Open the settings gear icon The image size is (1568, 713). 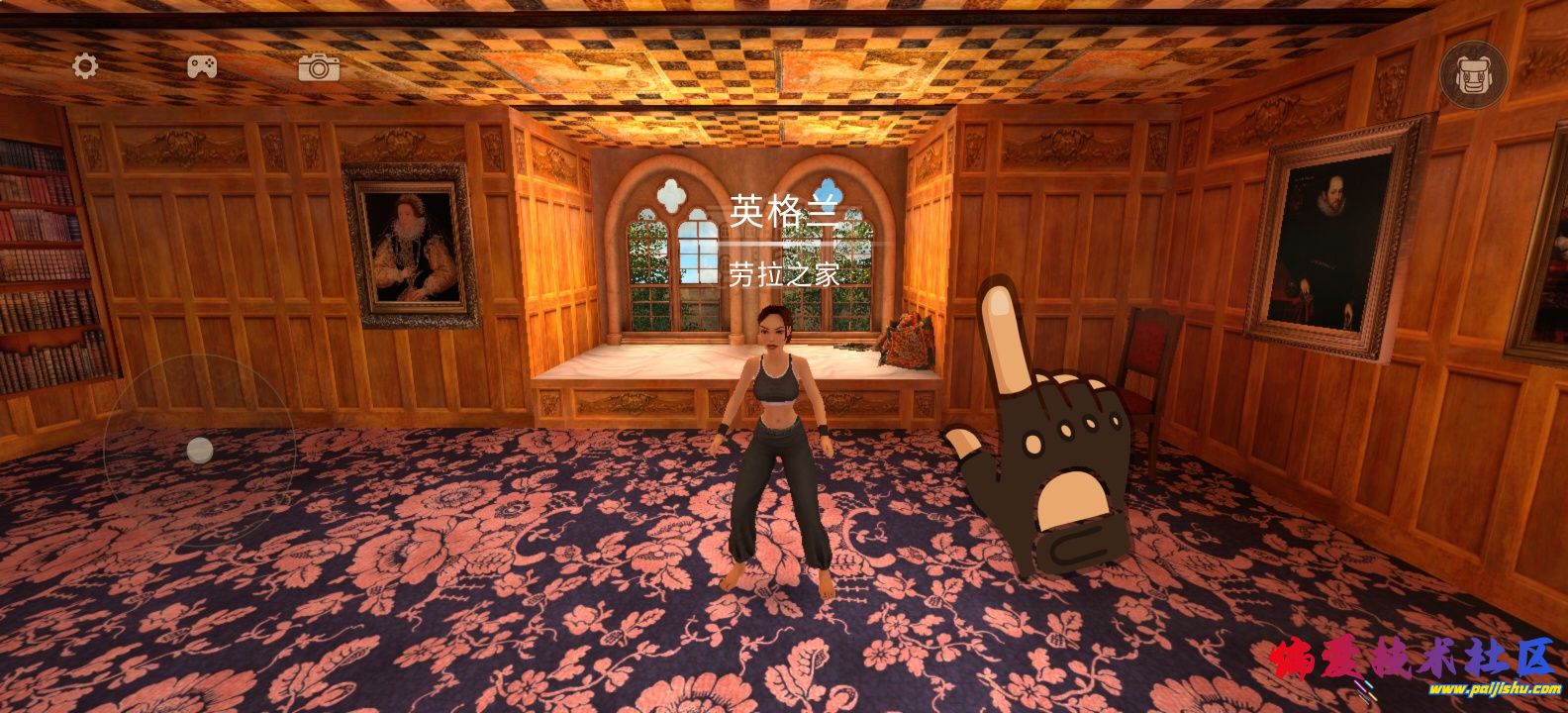(x=86, y=66)
